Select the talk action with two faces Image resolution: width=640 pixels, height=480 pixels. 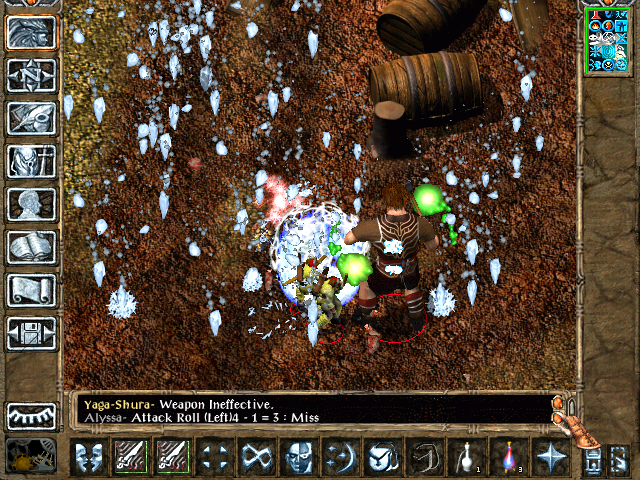pyautogui.click(x=89, y=456)
